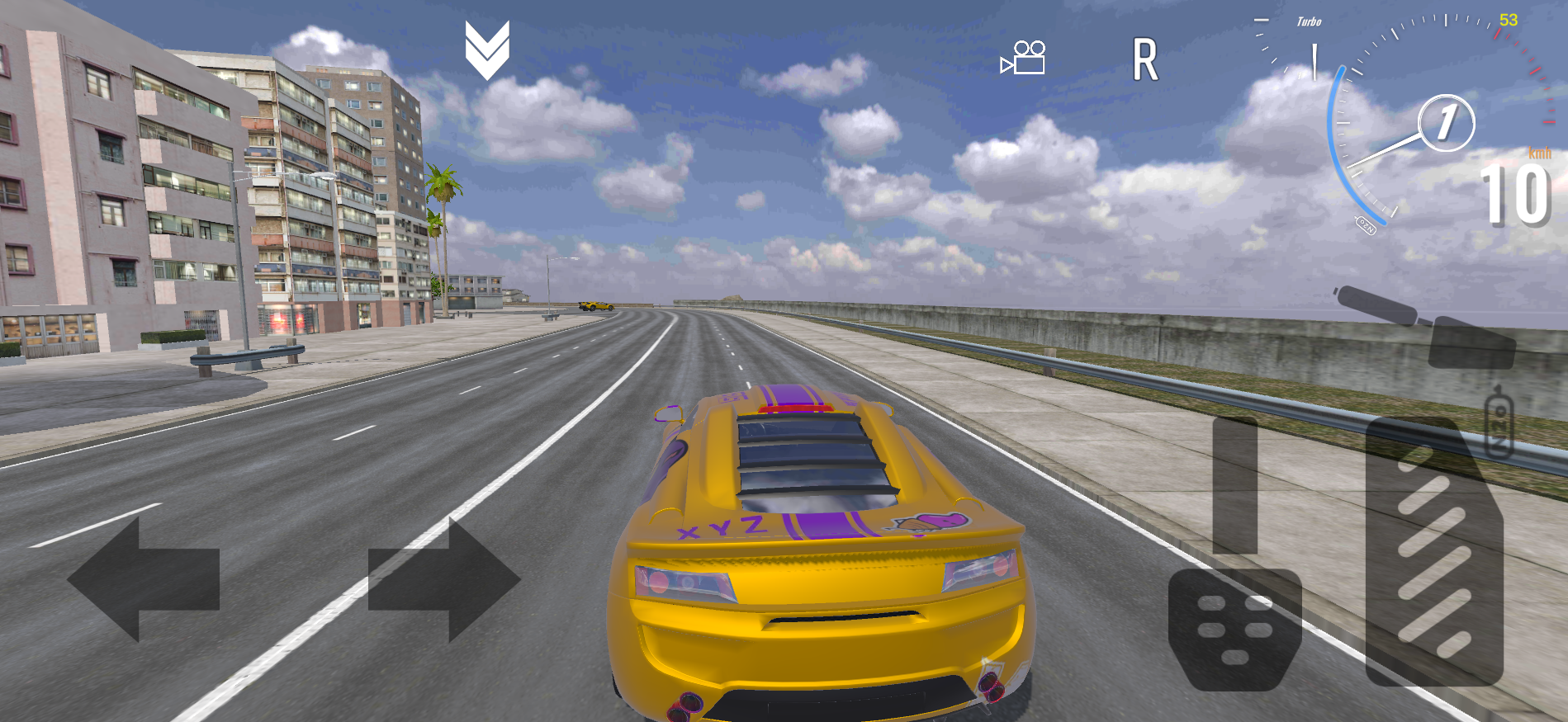Screen dimensions: 1568x722
Task: Tap the distant yellow car on the road
Action: [596, 307]
